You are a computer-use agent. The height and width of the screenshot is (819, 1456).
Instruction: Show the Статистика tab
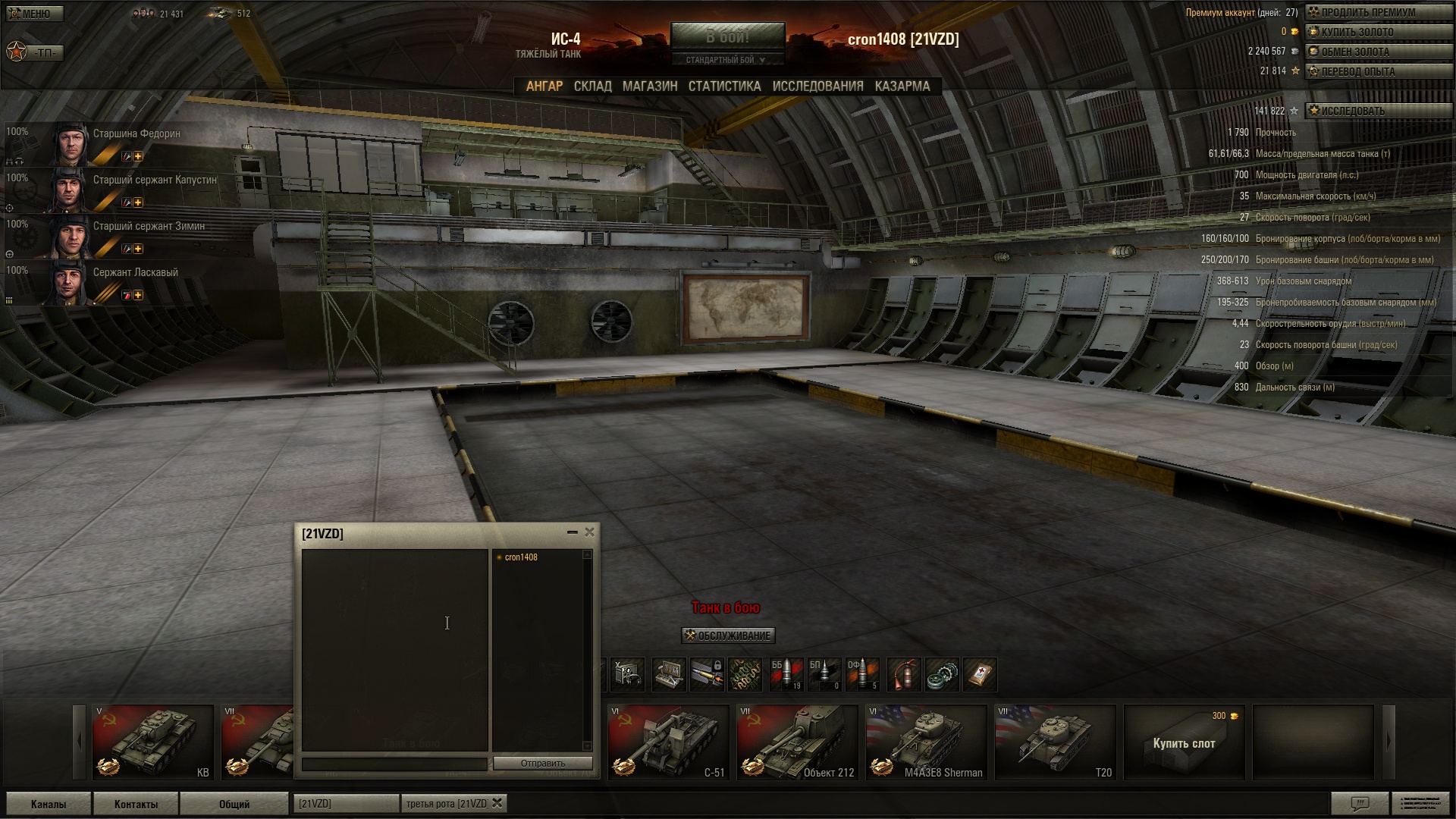tap(724, 86)
